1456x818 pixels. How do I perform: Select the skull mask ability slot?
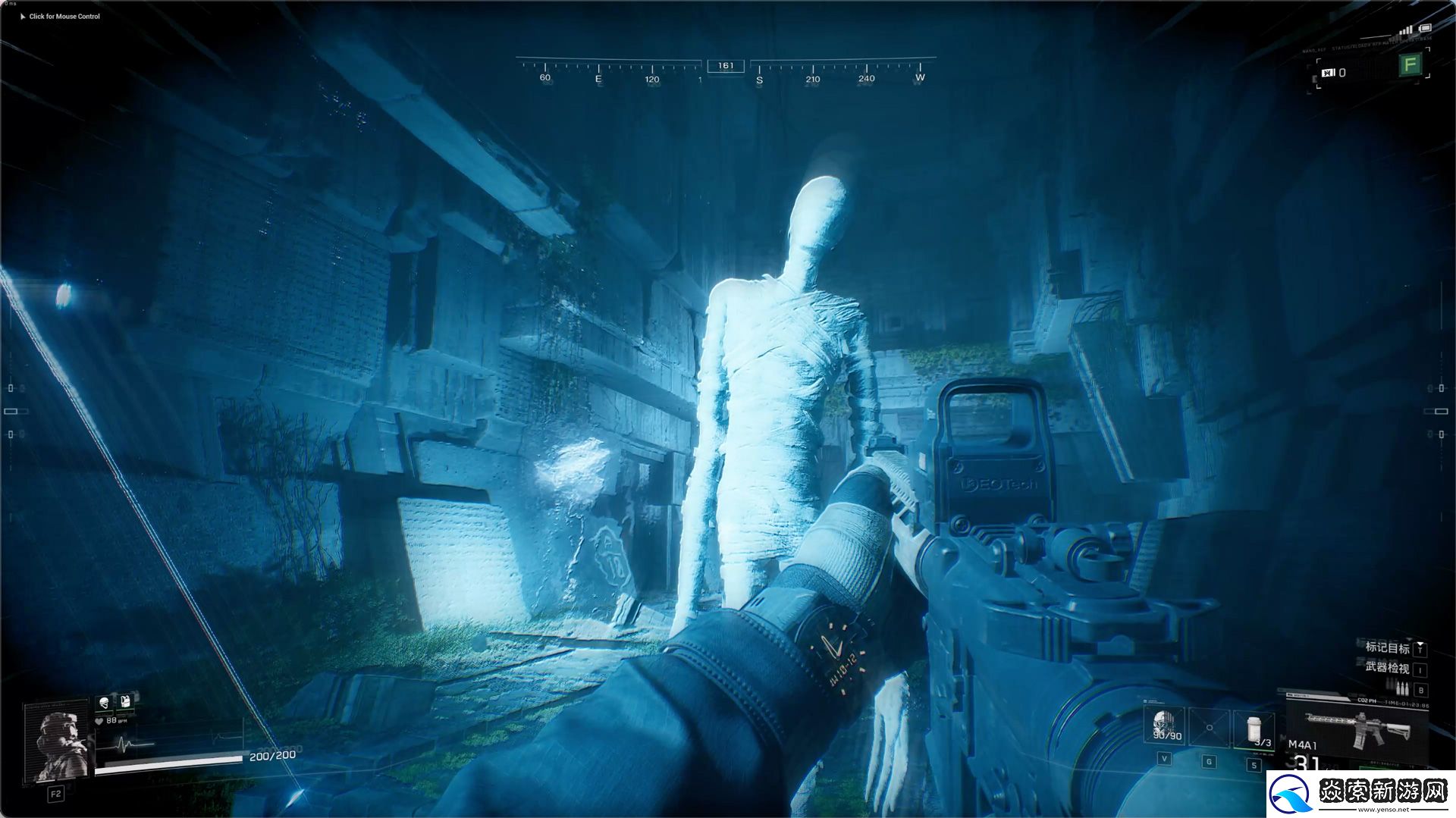[1167, 726]
